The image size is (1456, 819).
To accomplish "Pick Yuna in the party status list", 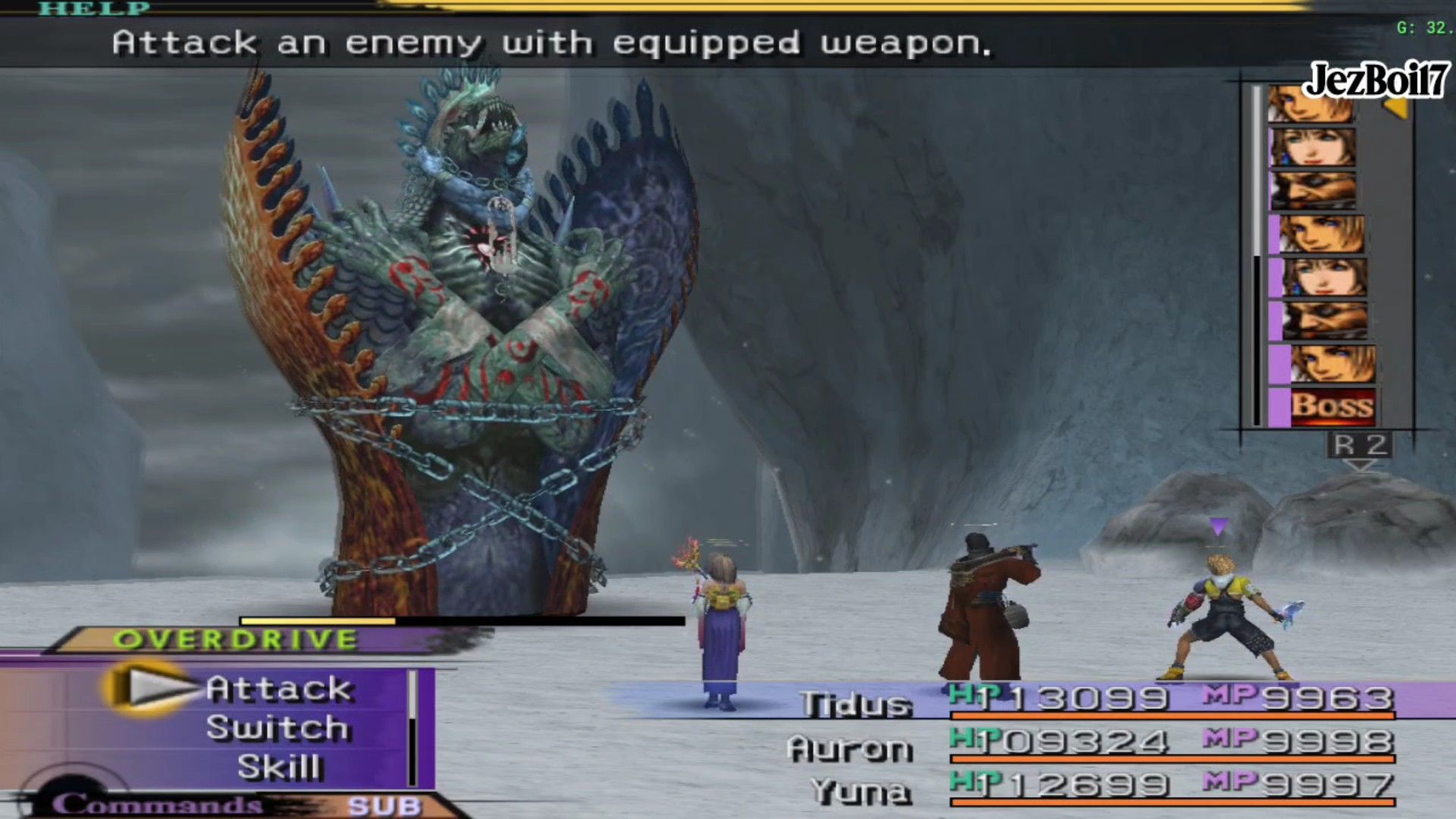I will coord(860,792).
